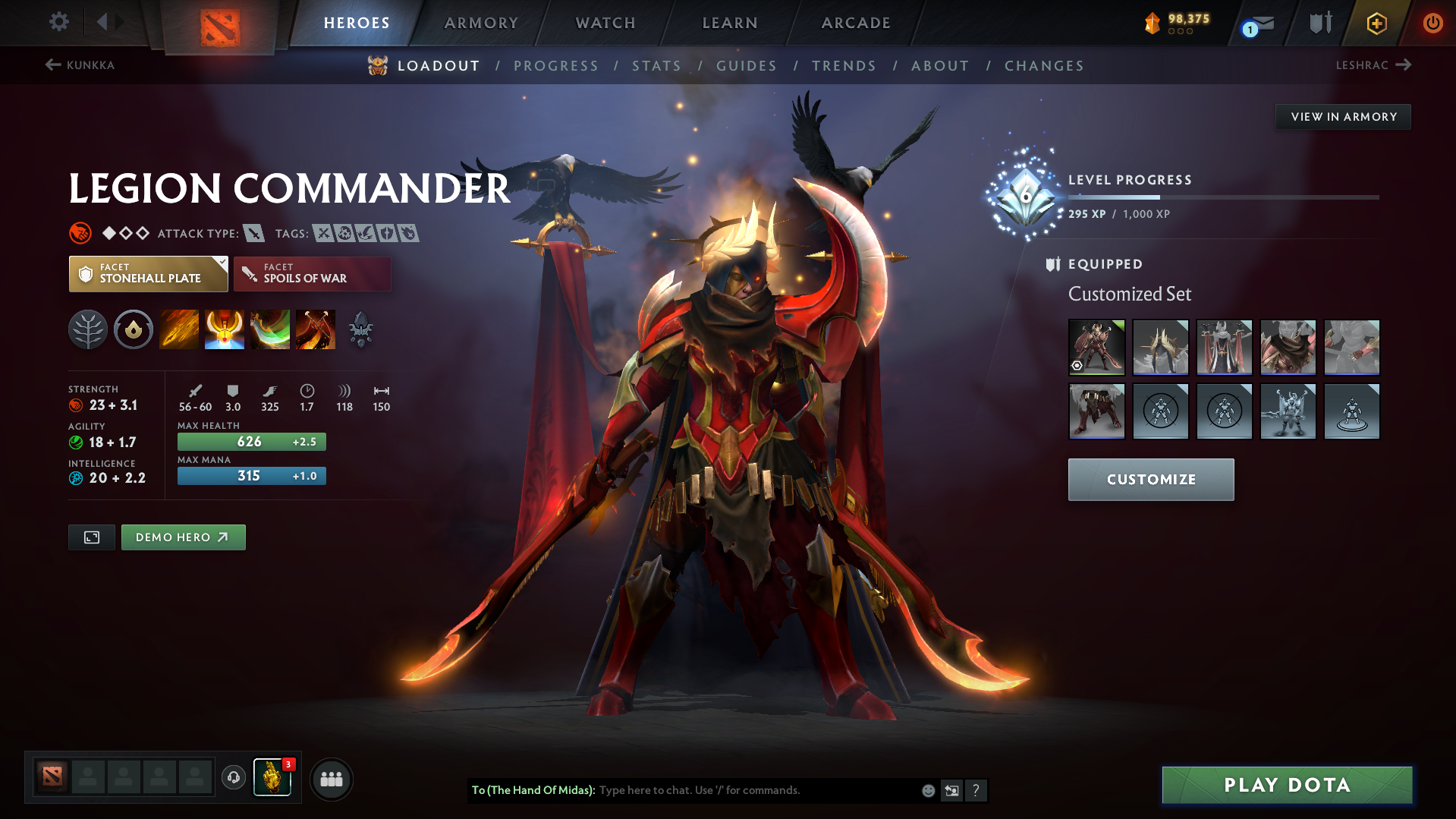Viewport: 1456px width, 819px height.
Task: Open the settings gear icon
Action: coord(59,22)
